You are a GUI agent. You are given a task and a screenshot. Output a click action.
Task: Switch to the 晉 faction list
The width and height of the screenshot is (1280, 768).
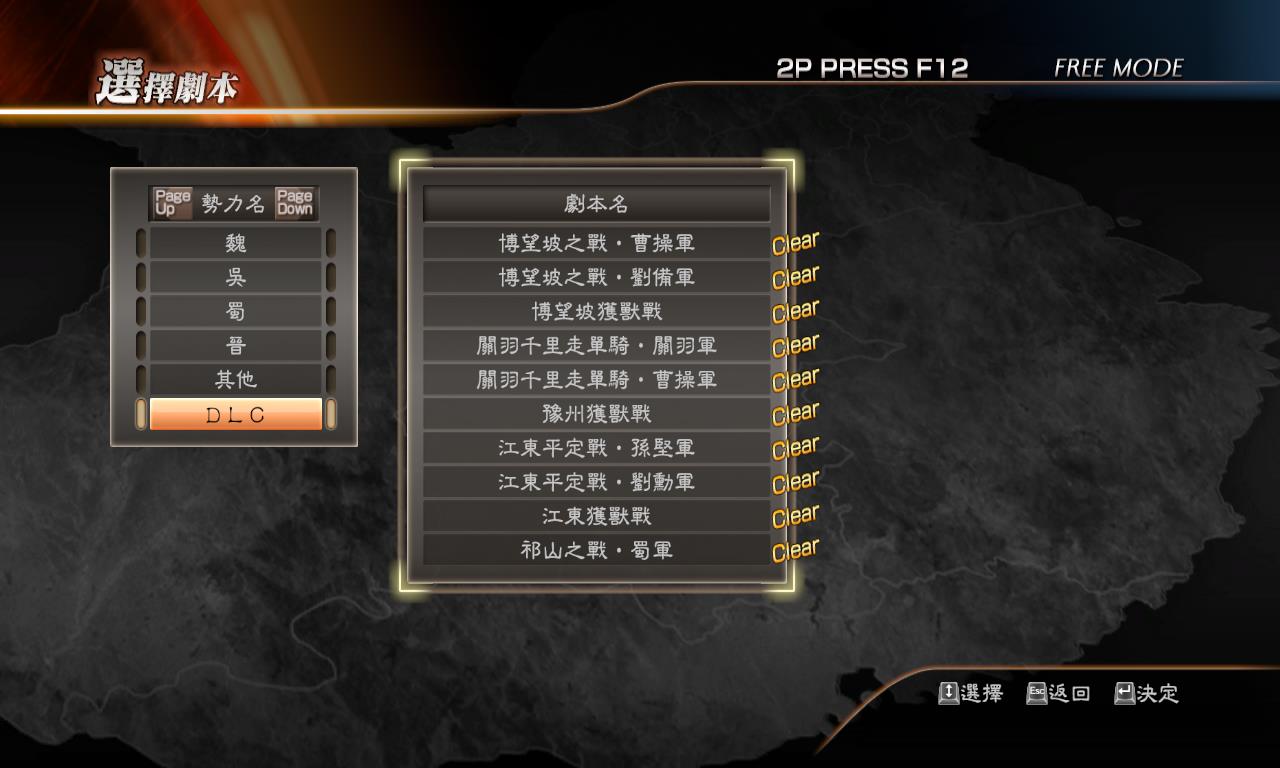tap(237, 344)
